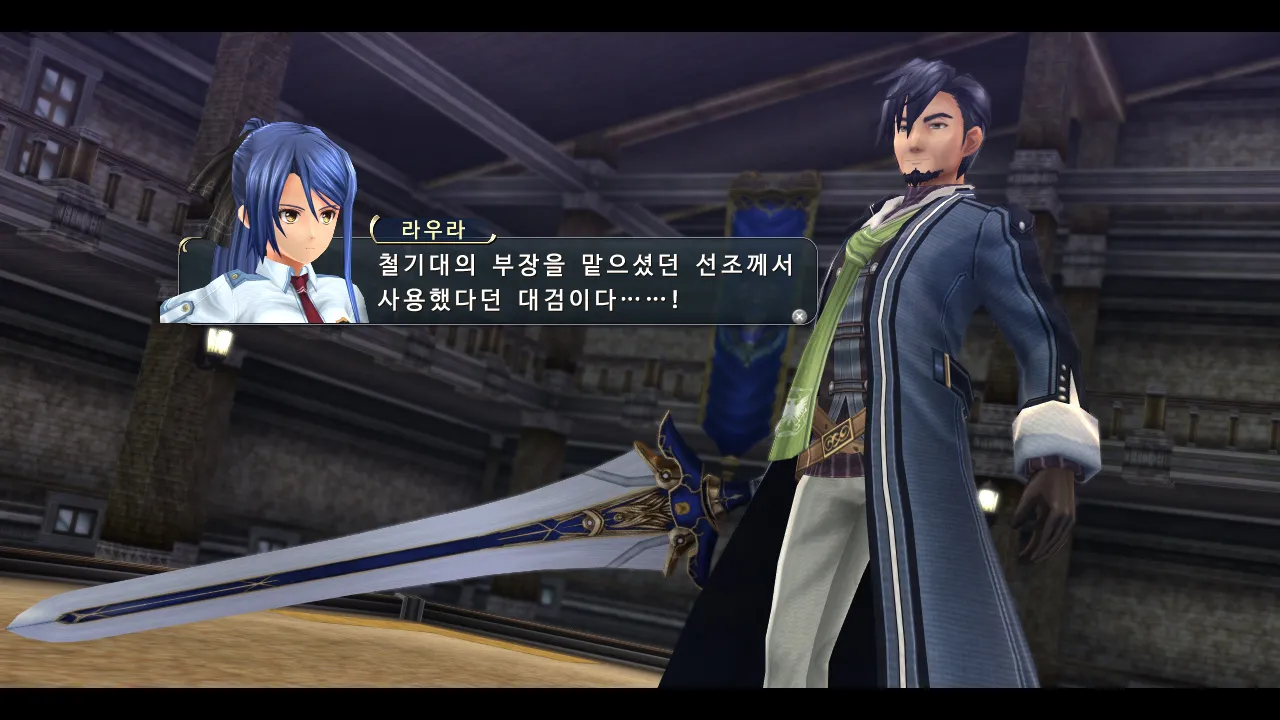Advance Laura's dialogue text box
The width and height of the screenshot is (1280, 720).
[x=799, y=316]
